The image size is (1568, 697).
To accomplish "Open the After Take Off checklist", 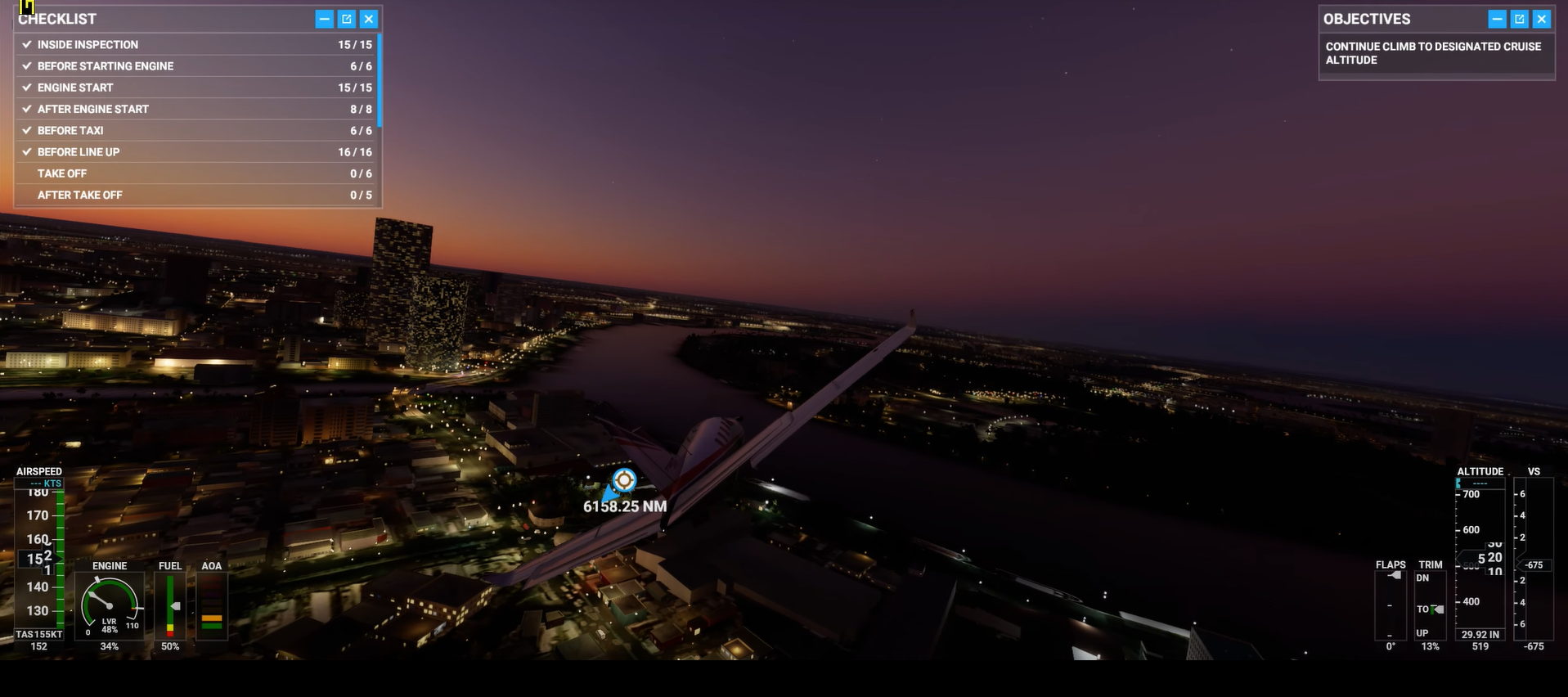I will (x=196, y=195).
